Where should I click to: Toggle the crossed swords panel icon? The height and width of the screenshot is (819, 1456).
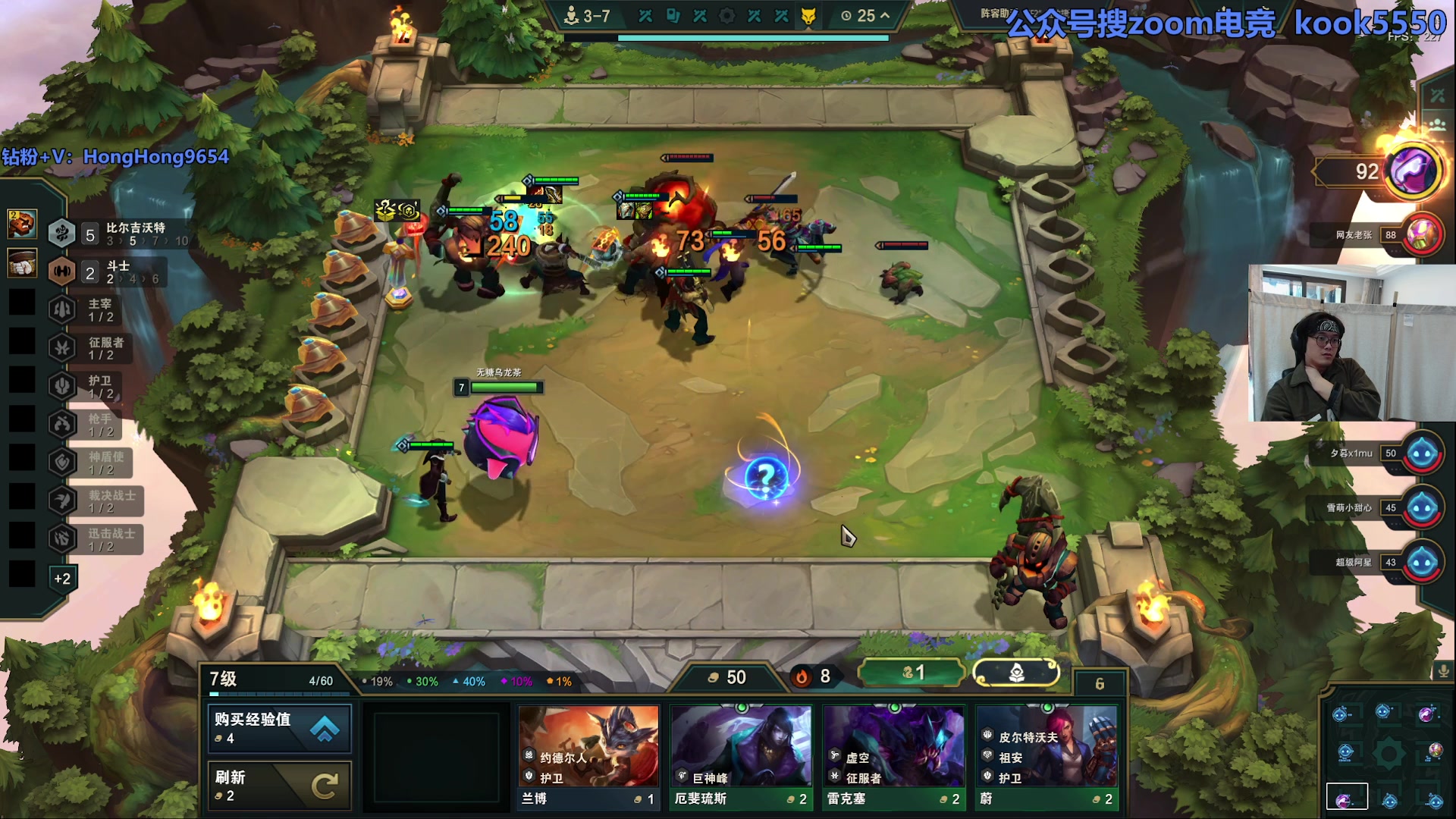[x=1438, y=96]
